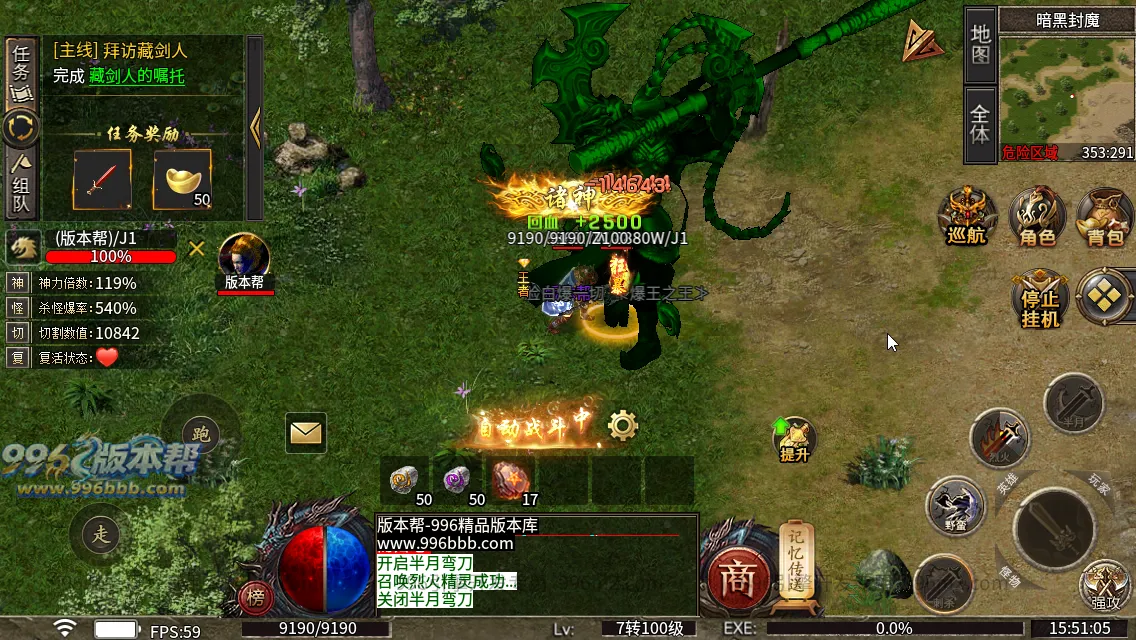Toggle the 半月 half-moon skill

tap(1073, 402)
